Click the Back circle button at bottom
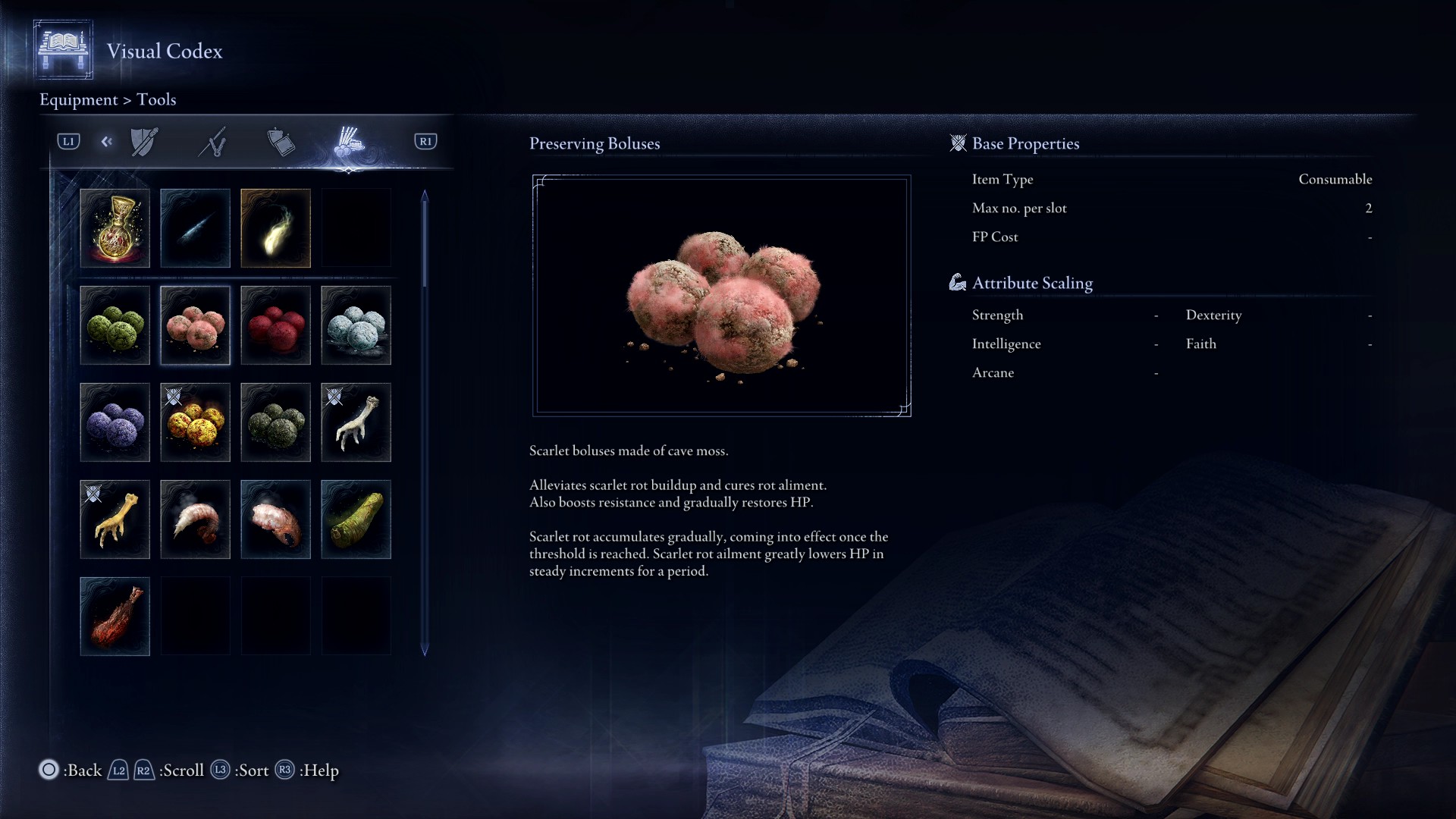This screenshot has height=819, width=1456. click(x=48, y=770)
